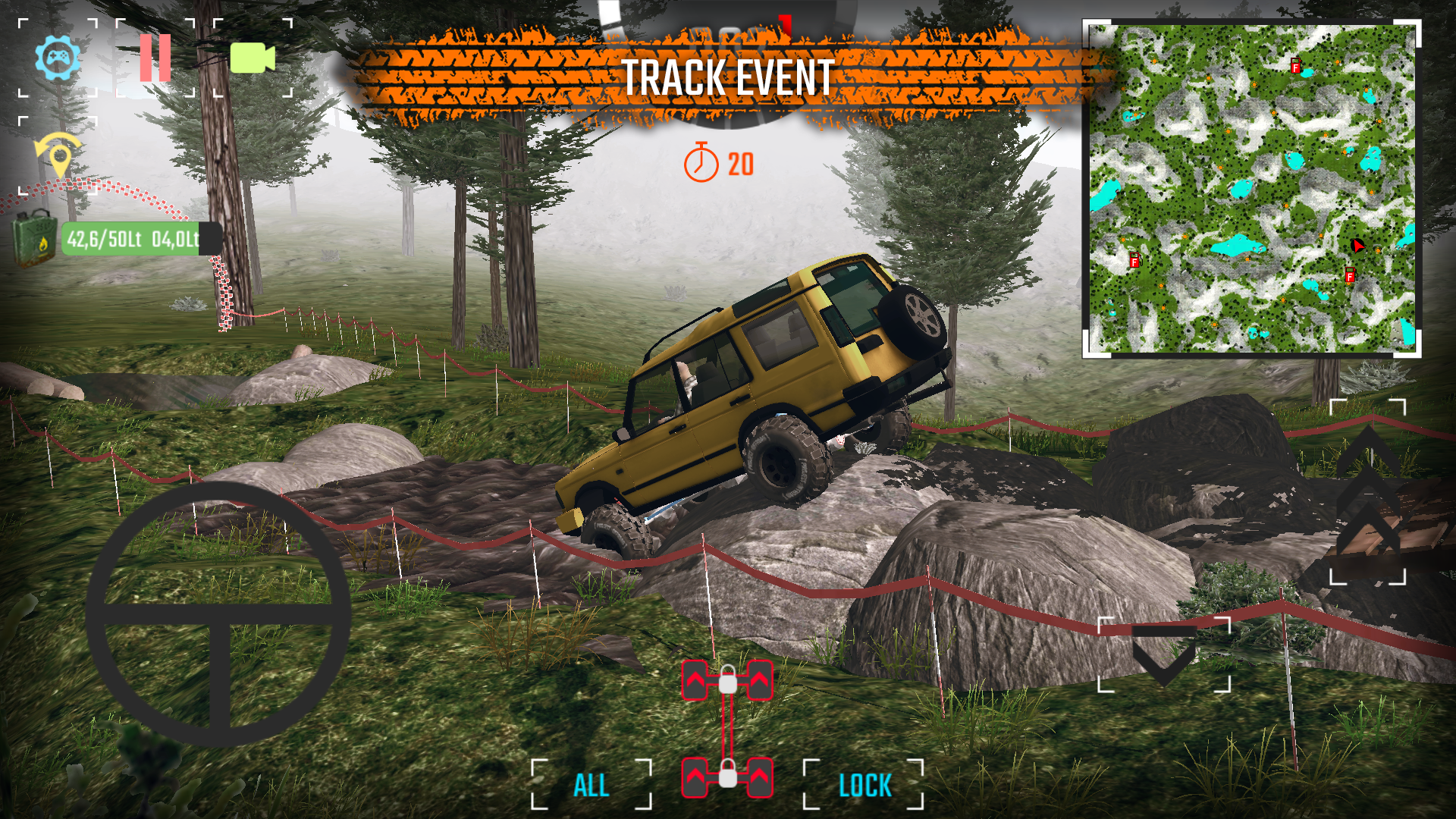1456x819 pixels.
Task: Tap the front axle differential icon
Action: point(726,679)
